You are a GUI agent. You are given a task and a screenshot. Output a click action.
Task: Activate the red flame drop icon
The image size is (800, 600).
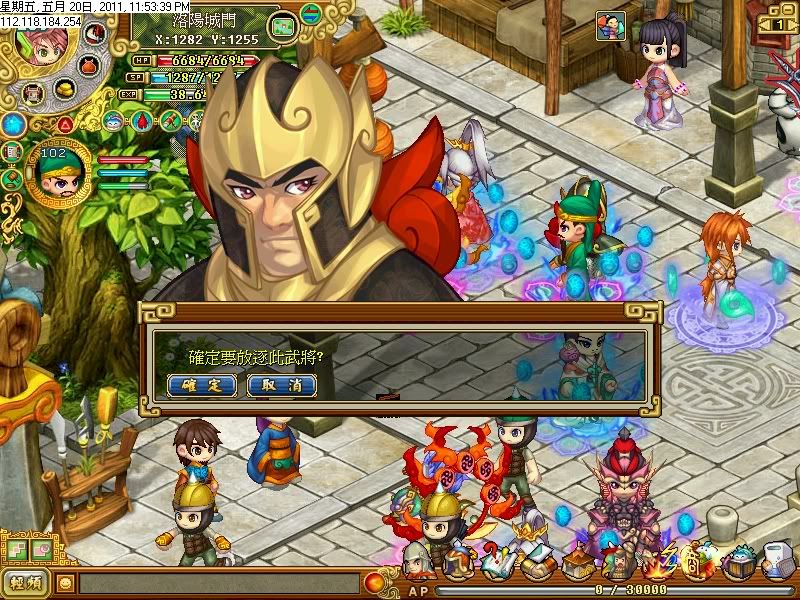click(143, 122)
